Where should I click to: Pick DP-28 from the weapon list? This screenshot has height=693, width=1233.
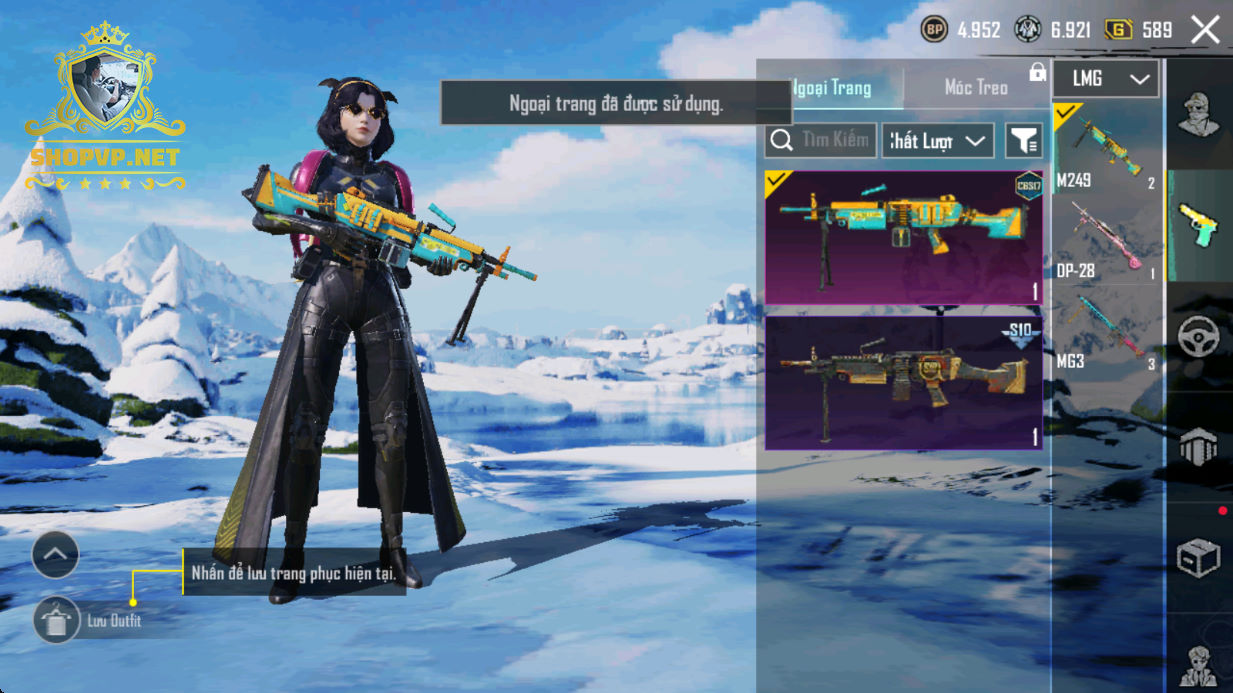(1104, 240)
